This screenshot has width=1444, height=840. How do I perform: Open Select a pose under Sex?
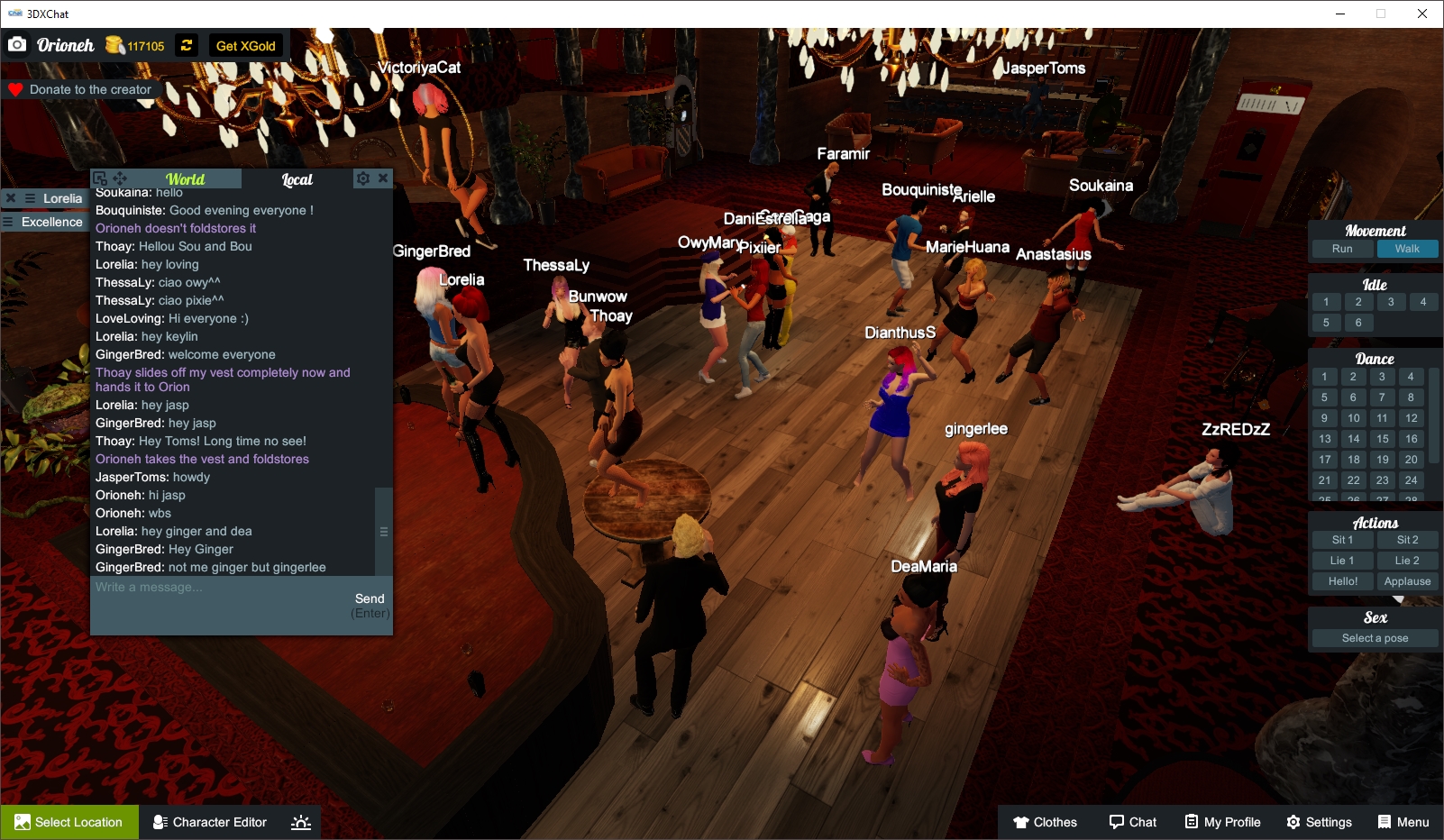1374,637
